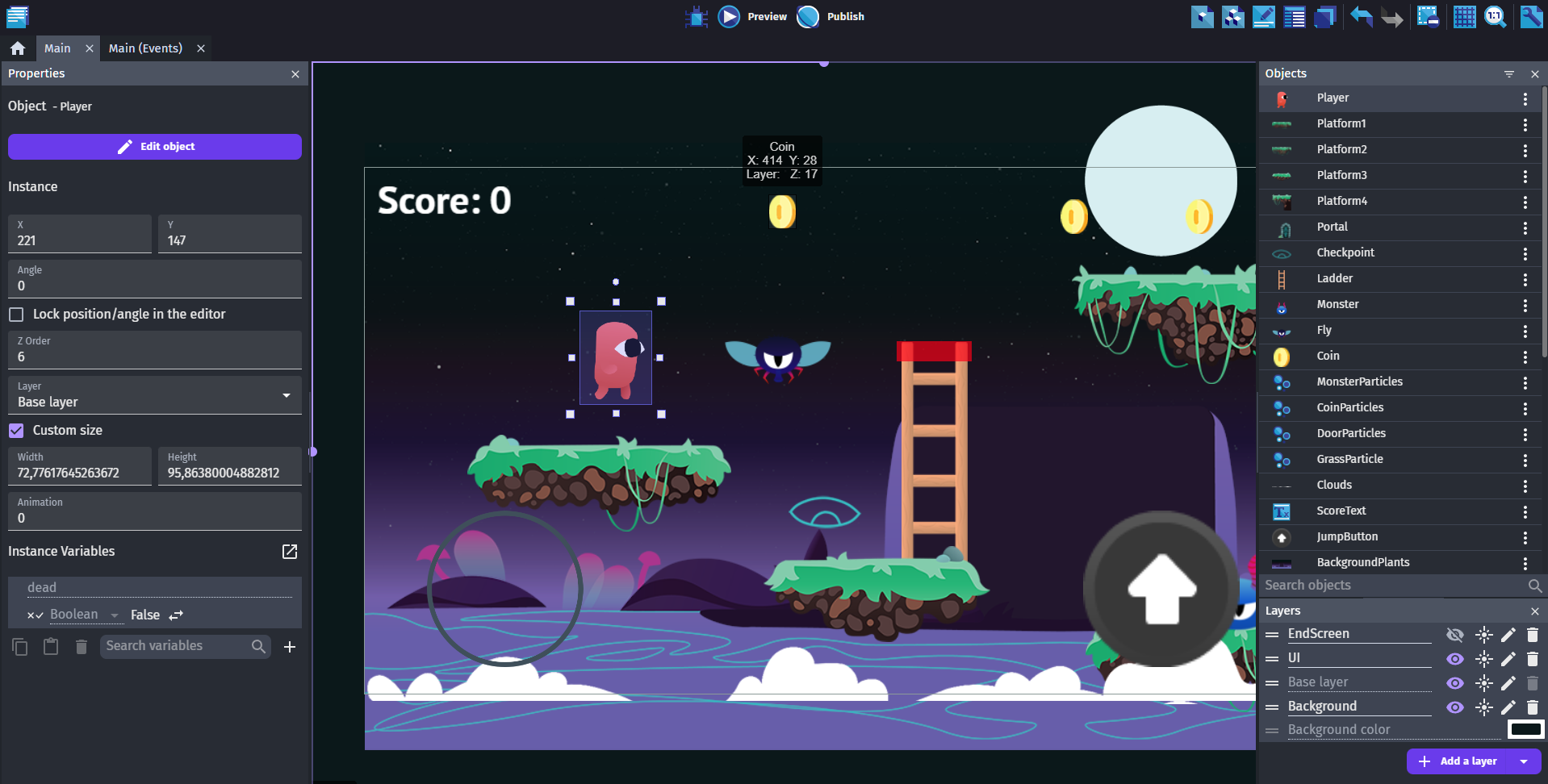Switch to the Main (Events) tab
The width and height of the screenshot is (1548, 784).
tap(146, 48)
